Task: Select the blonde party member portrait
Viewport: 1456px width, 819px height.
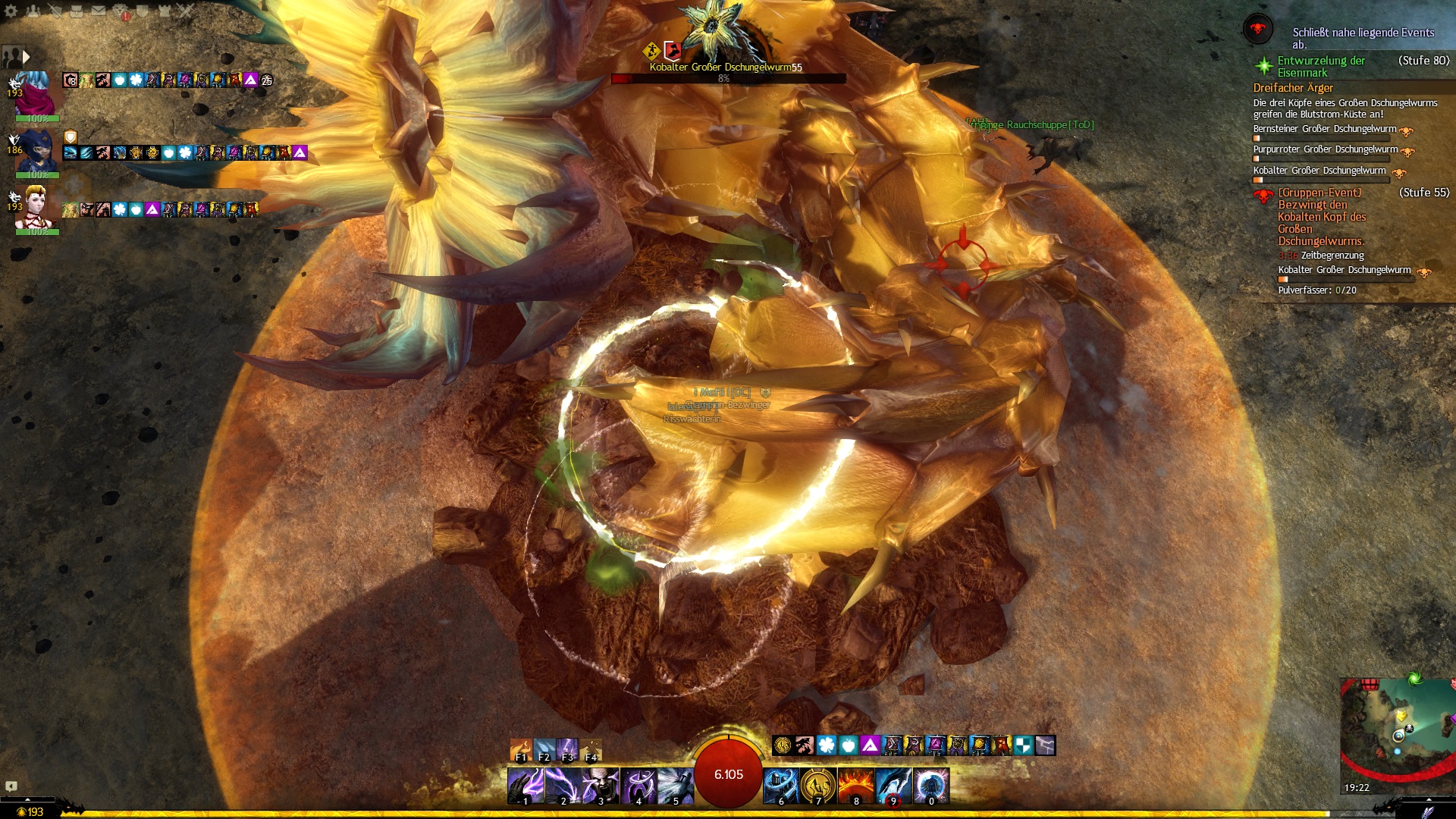Action: pos(36,206)
